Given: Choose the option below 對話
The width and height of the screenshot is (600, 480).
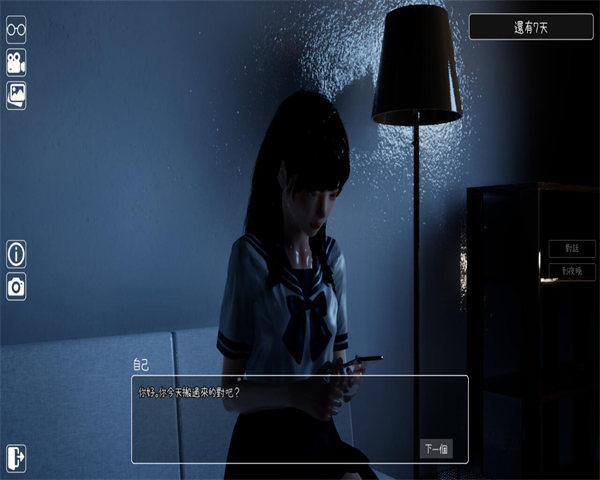Looking at the screenshot, I should pyautogui.click(x=572, y=271).
